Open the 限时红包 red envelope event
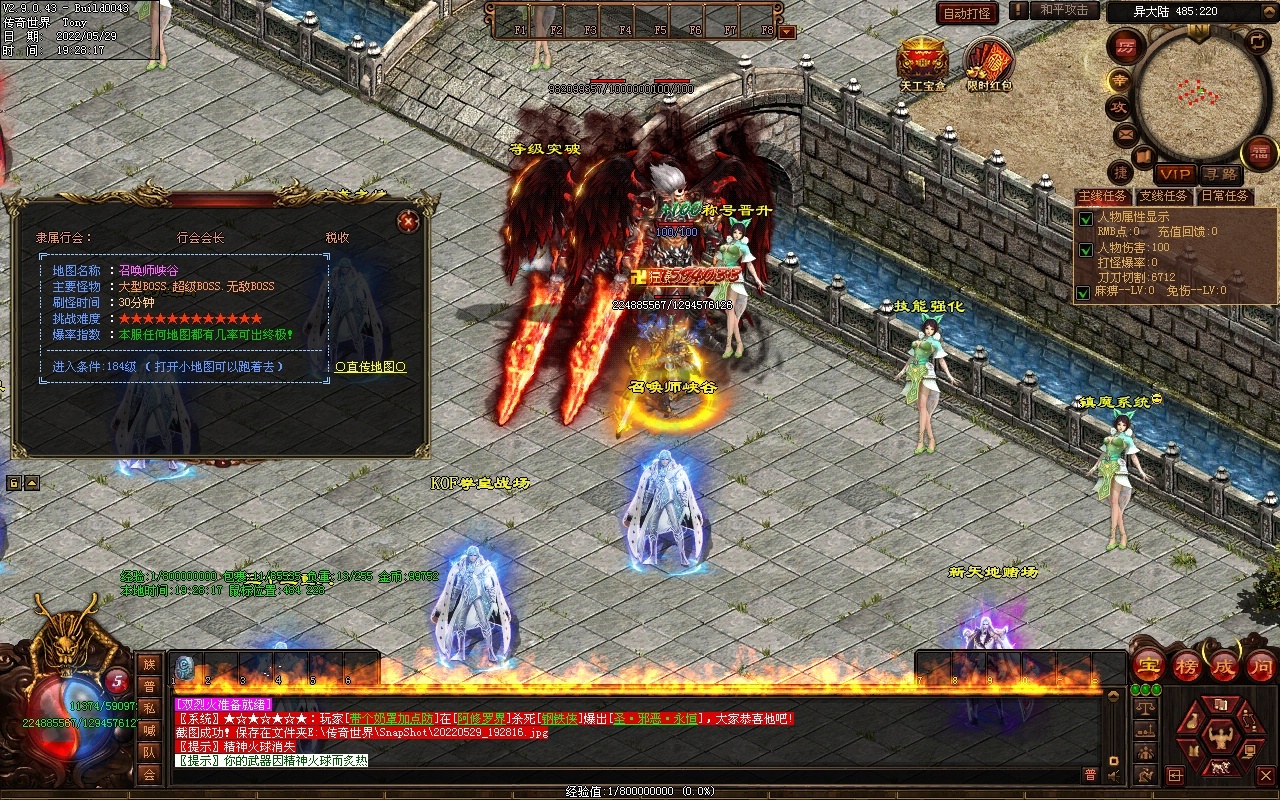The height and width of the screenshot is (800, 1280). 989,62
